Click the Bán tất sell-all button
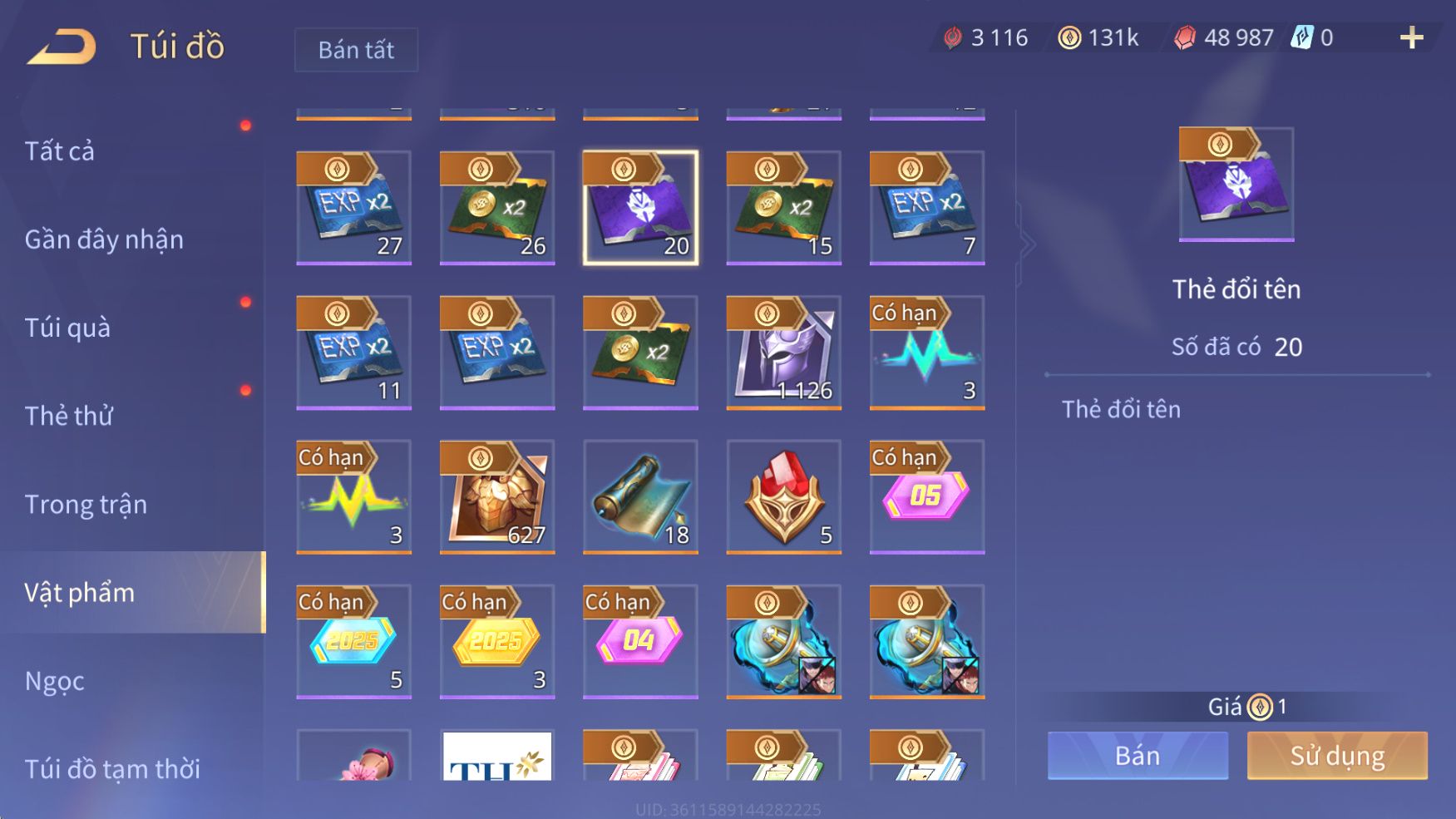The width and height of the screenshot is (1456, 819). click(x=356, y=50)
